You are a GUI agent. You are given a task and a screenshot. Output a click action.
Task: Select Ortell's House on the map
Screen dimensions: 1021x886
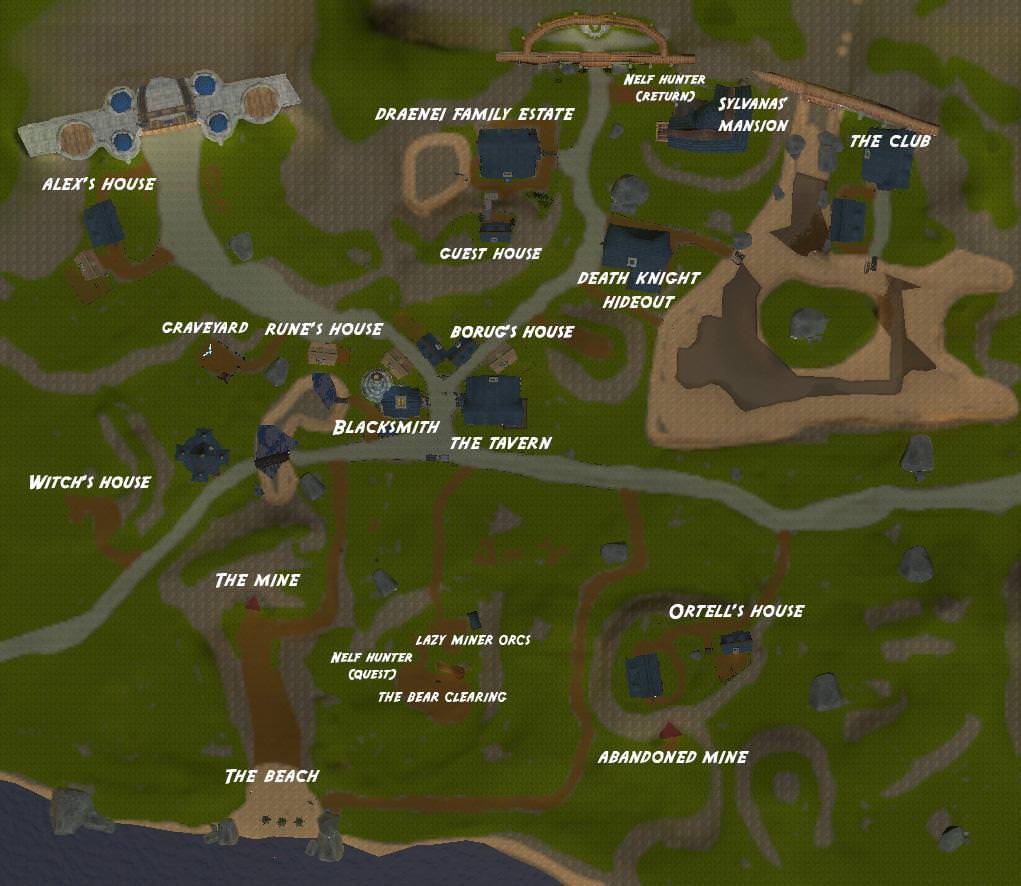click(x=736, y=610)
